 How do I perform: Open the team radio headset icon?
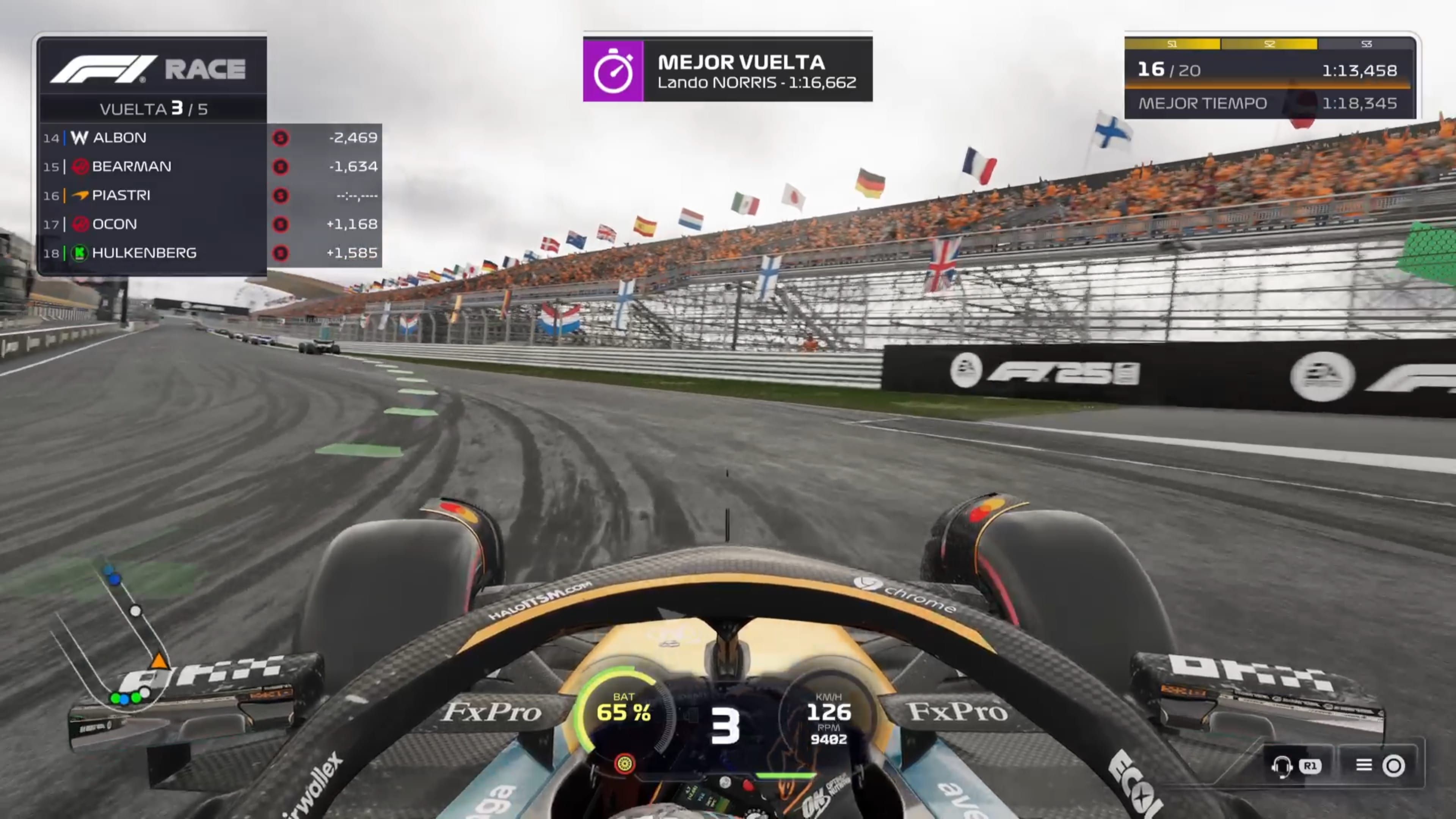pos(1281,766)
